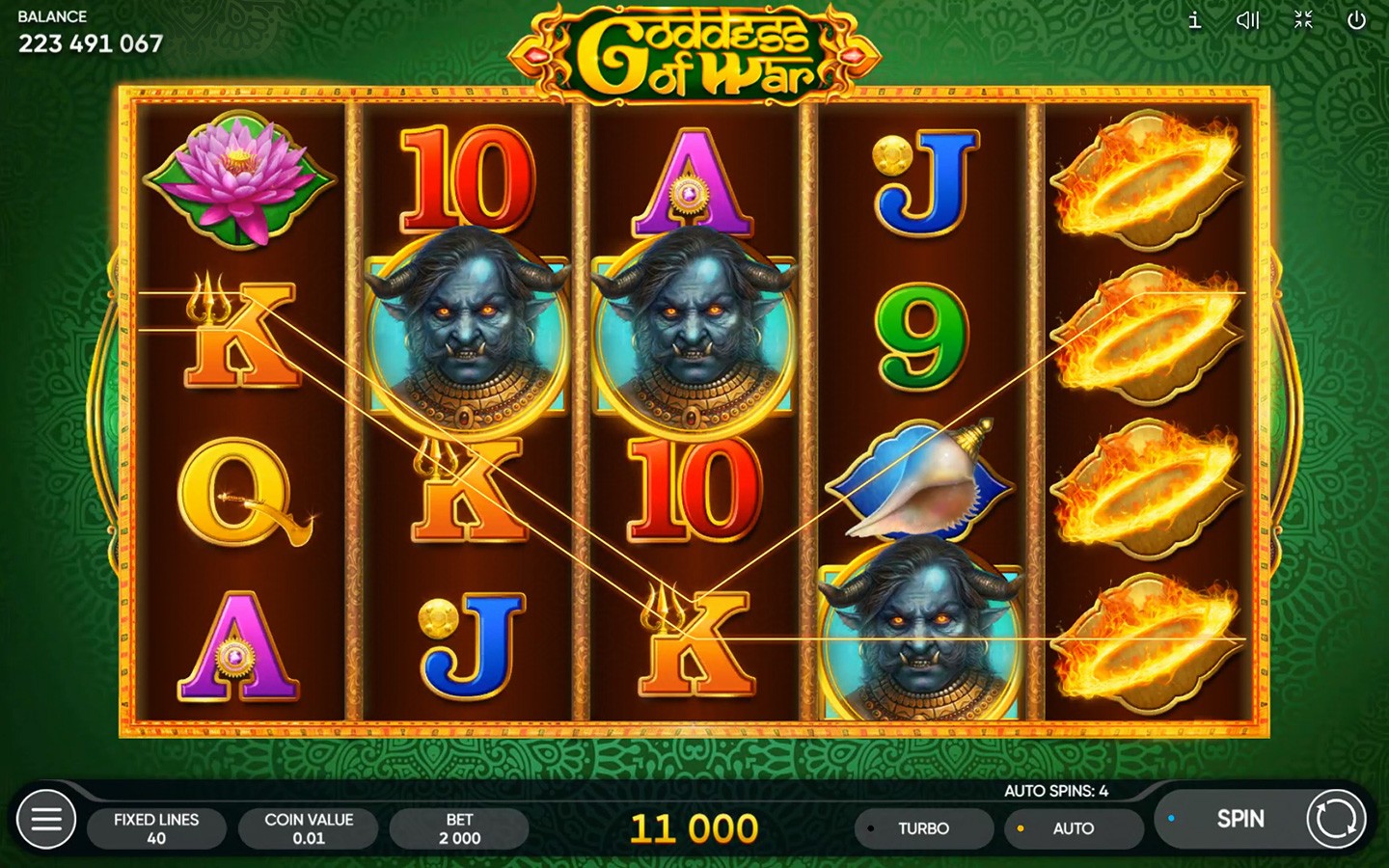Hit the SPIN button
Image resolution: width=1389 pixels, height=868 pixels.
click(1239, 819)
